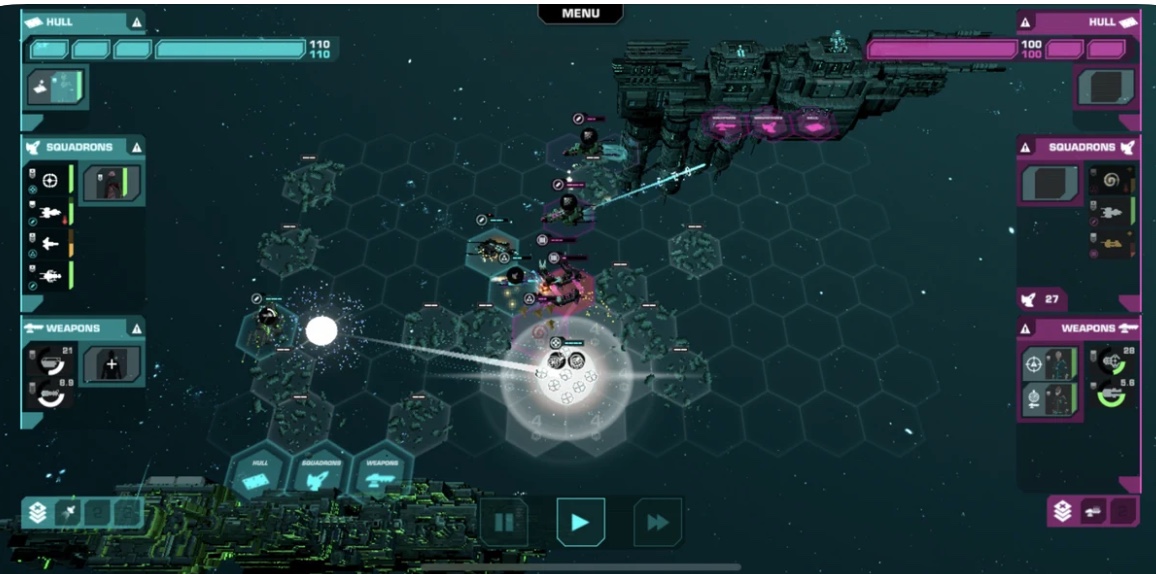
Task: Click the enemy's magenta WEAPONS panel header
Action: (x=1080, y=328)
